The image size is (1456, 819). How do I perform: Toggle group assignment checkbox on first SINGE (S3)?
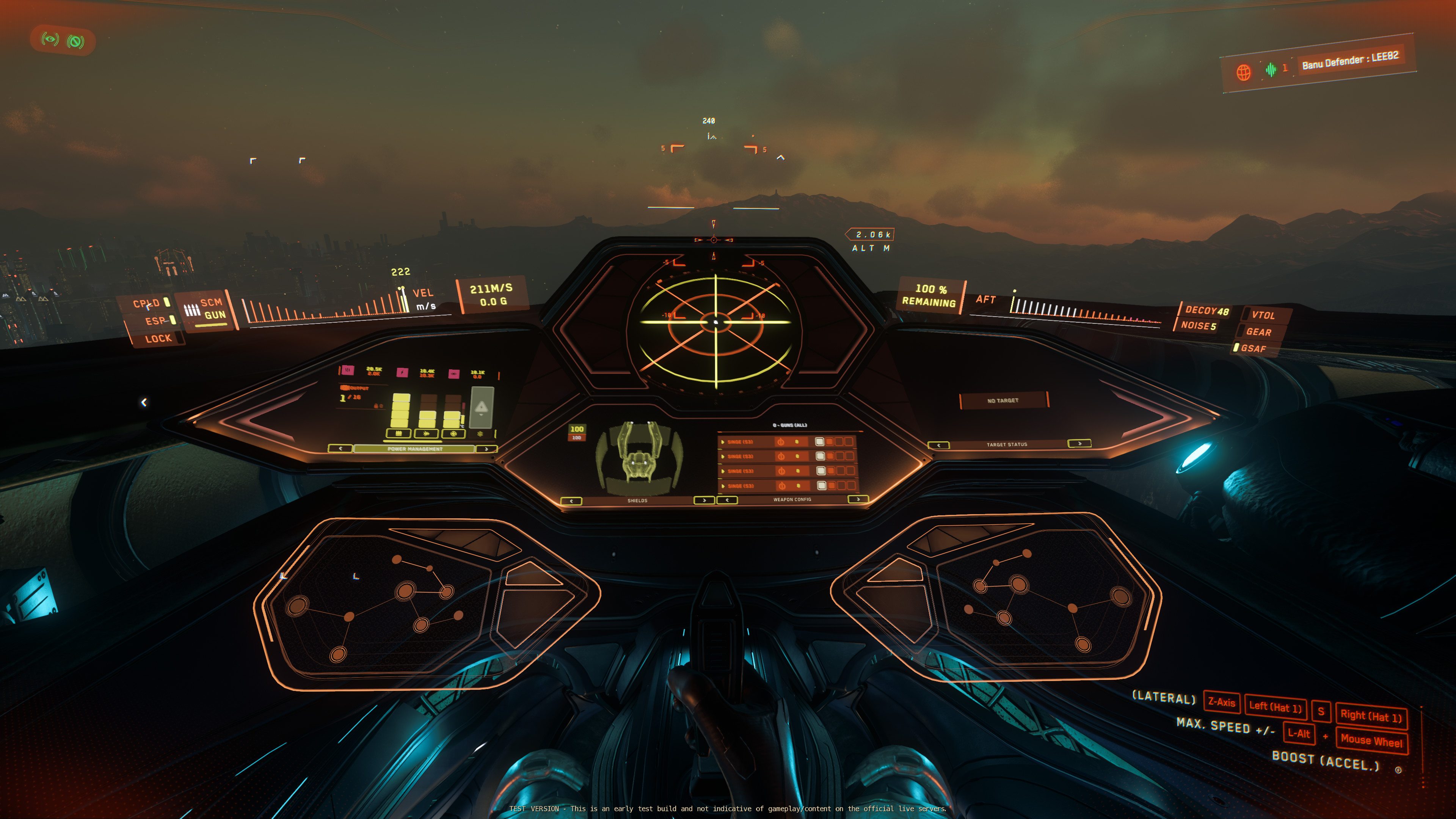click(x=820, y=442)
